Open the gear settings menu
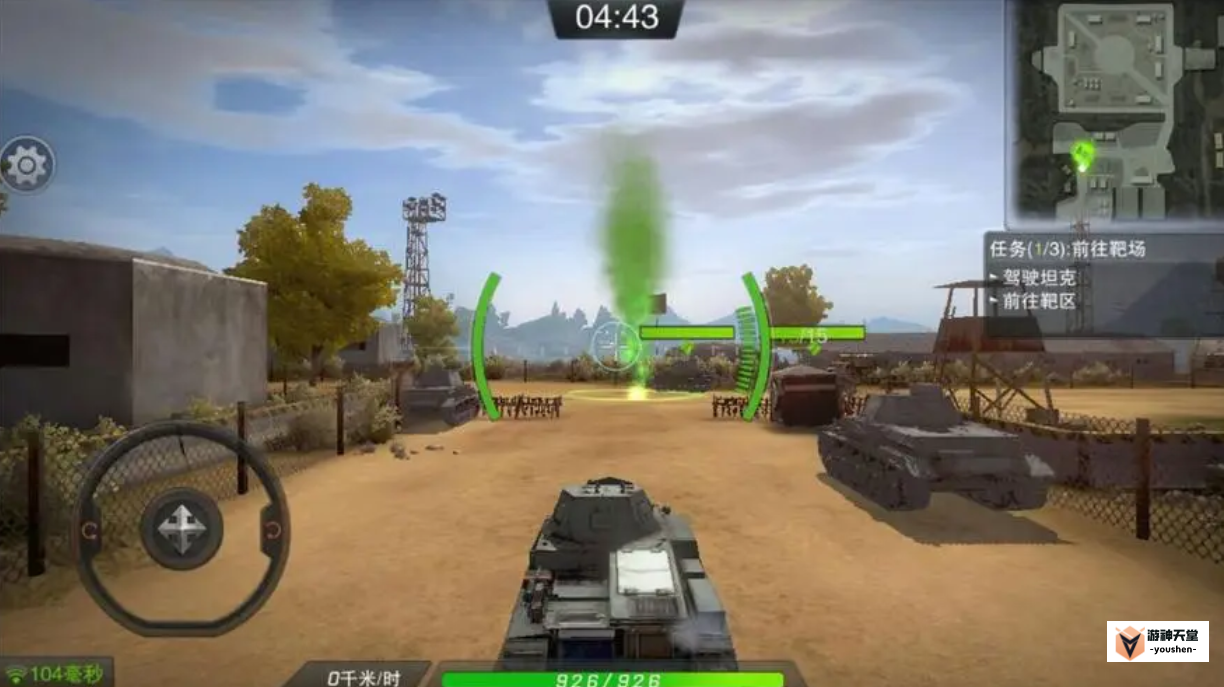This screenshot has width=1224, height=687. coord(27,165)
